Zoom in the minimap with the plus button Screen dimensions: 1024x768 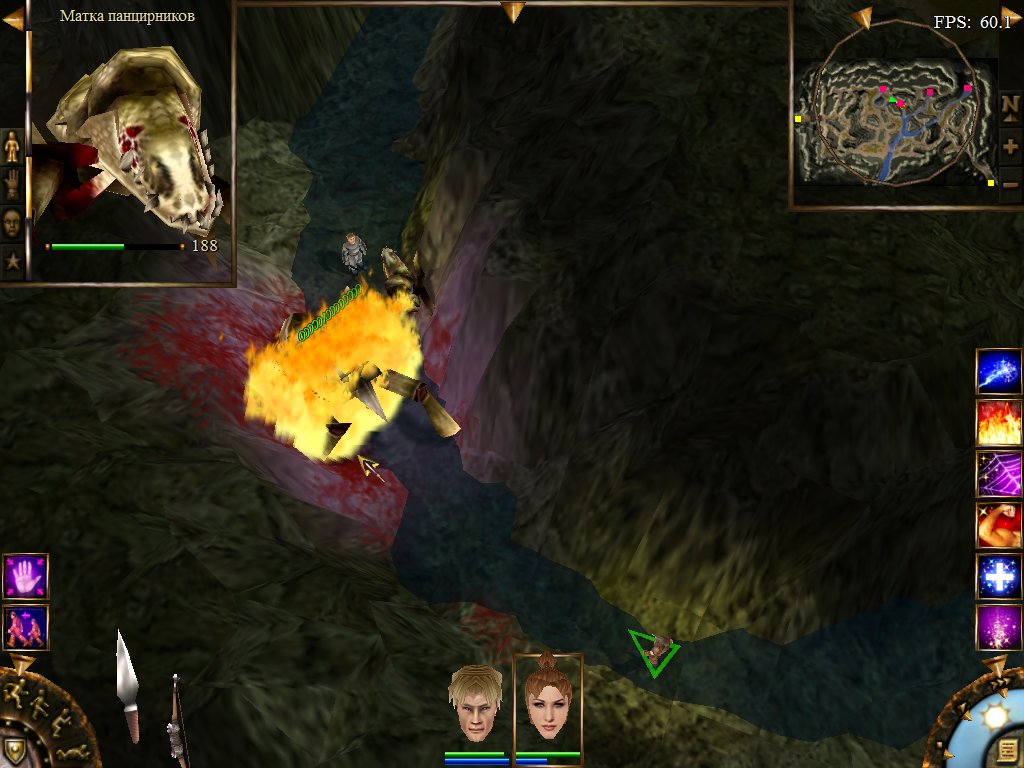pos(1010,146)
